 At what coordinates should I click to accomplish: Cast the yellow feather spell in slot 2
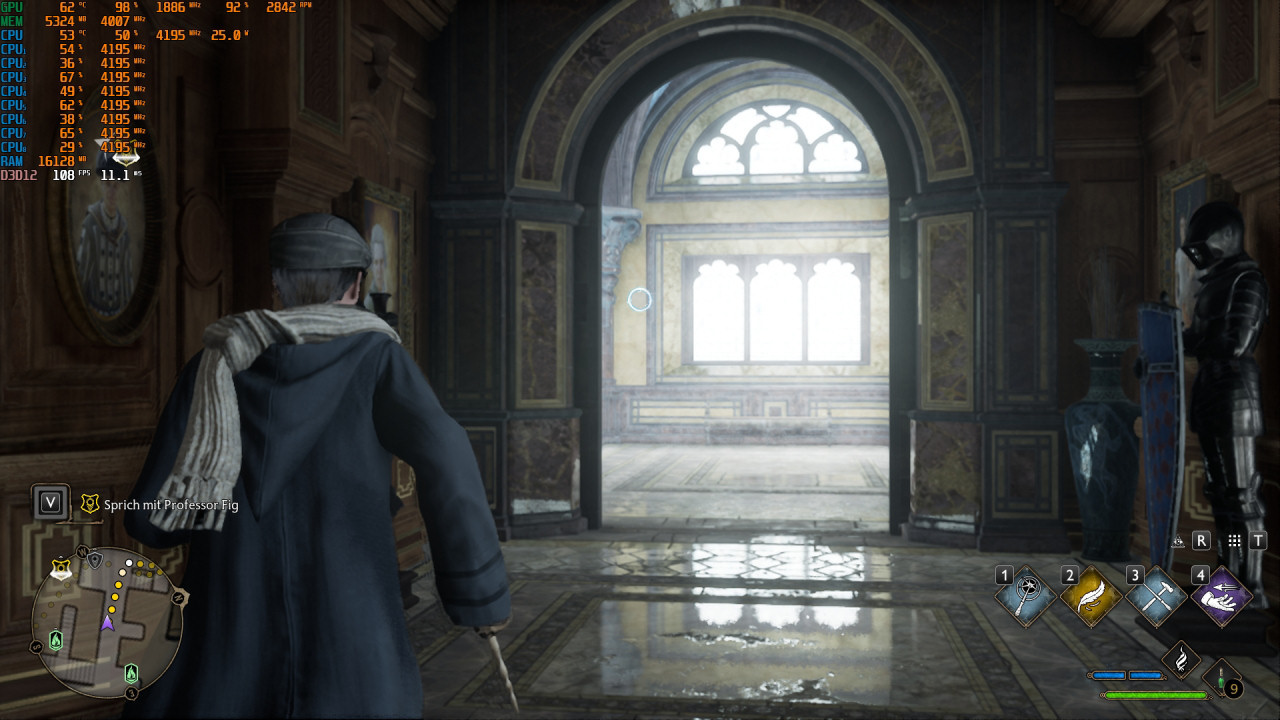pyautogui.click(x=1090, y=595)
